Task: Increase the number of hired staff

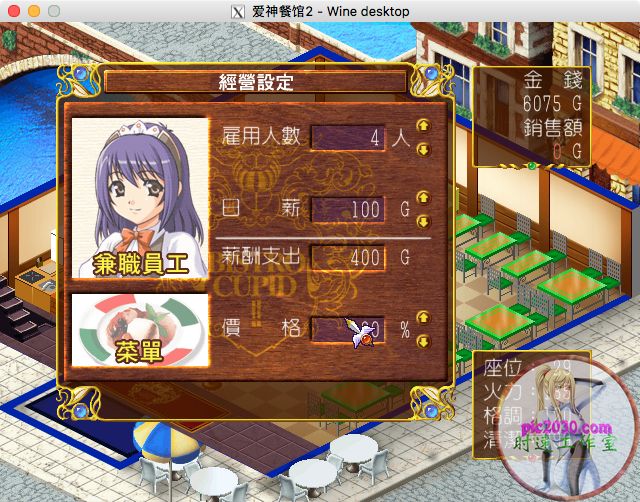Action: click(x=422, y=127)
